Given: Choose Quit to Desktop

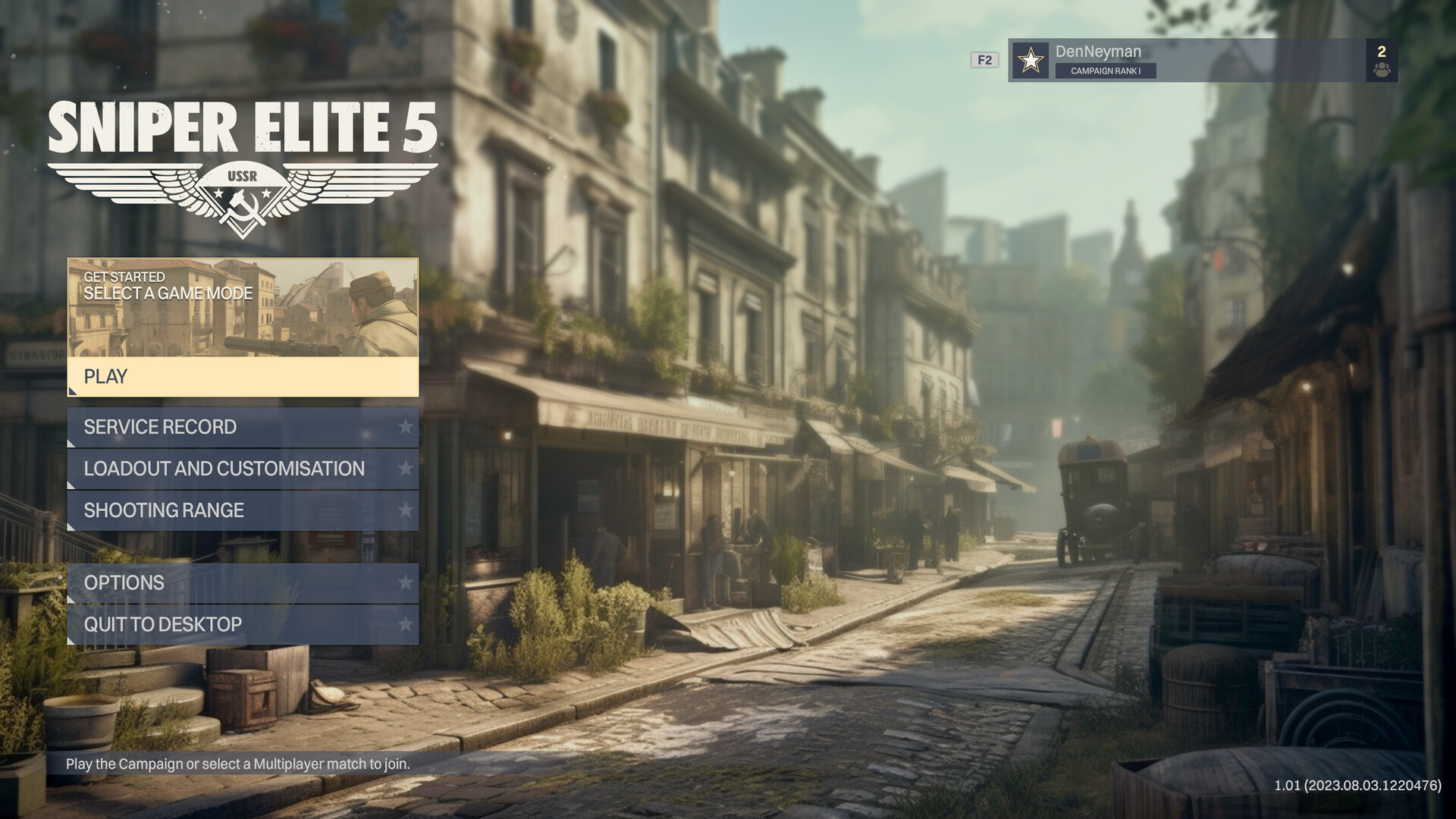Looking at the screenshot, I should point(243,624).
